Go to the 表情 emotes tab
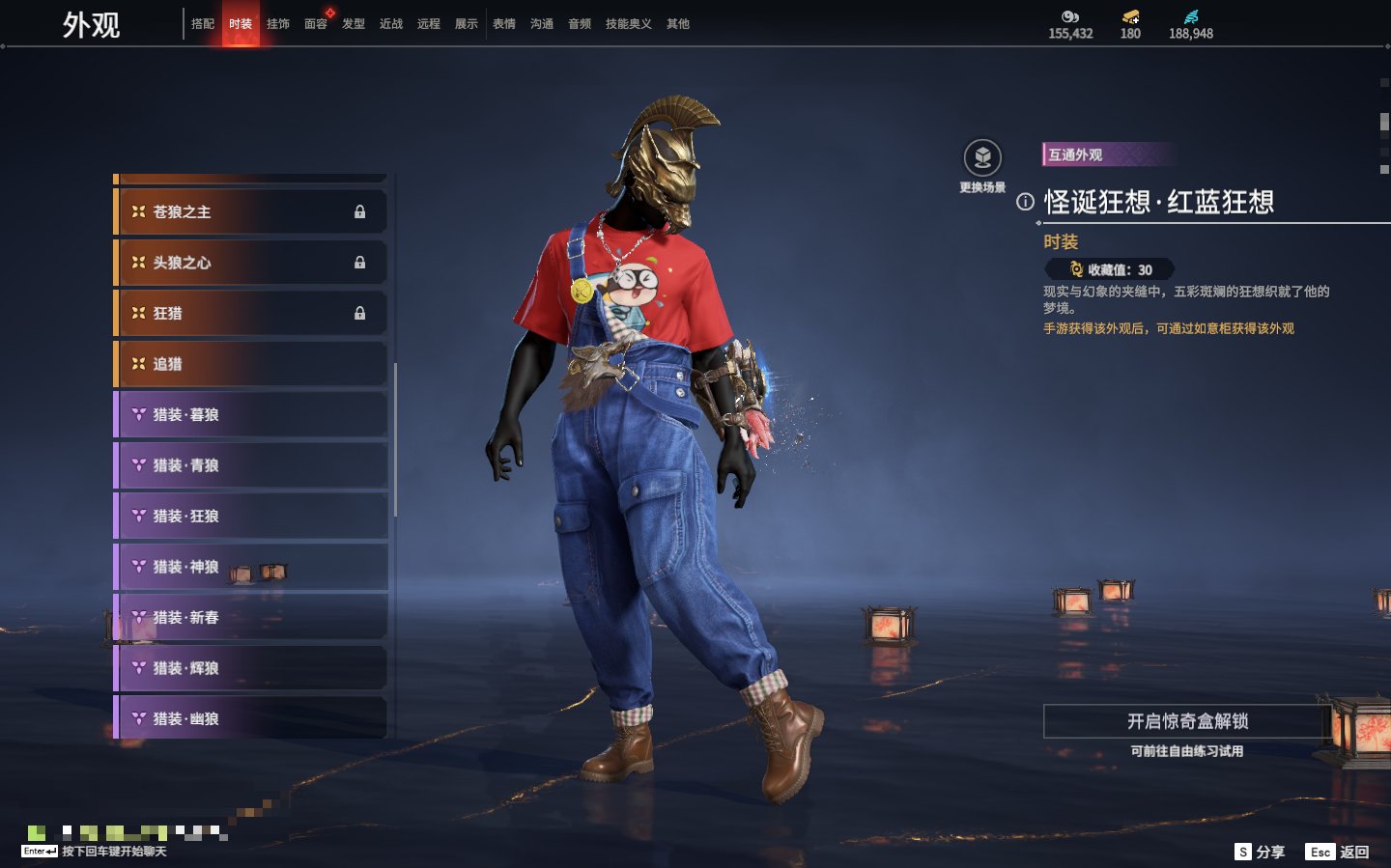The width and height of the screenshot is (1391, 868). [504, 24]
